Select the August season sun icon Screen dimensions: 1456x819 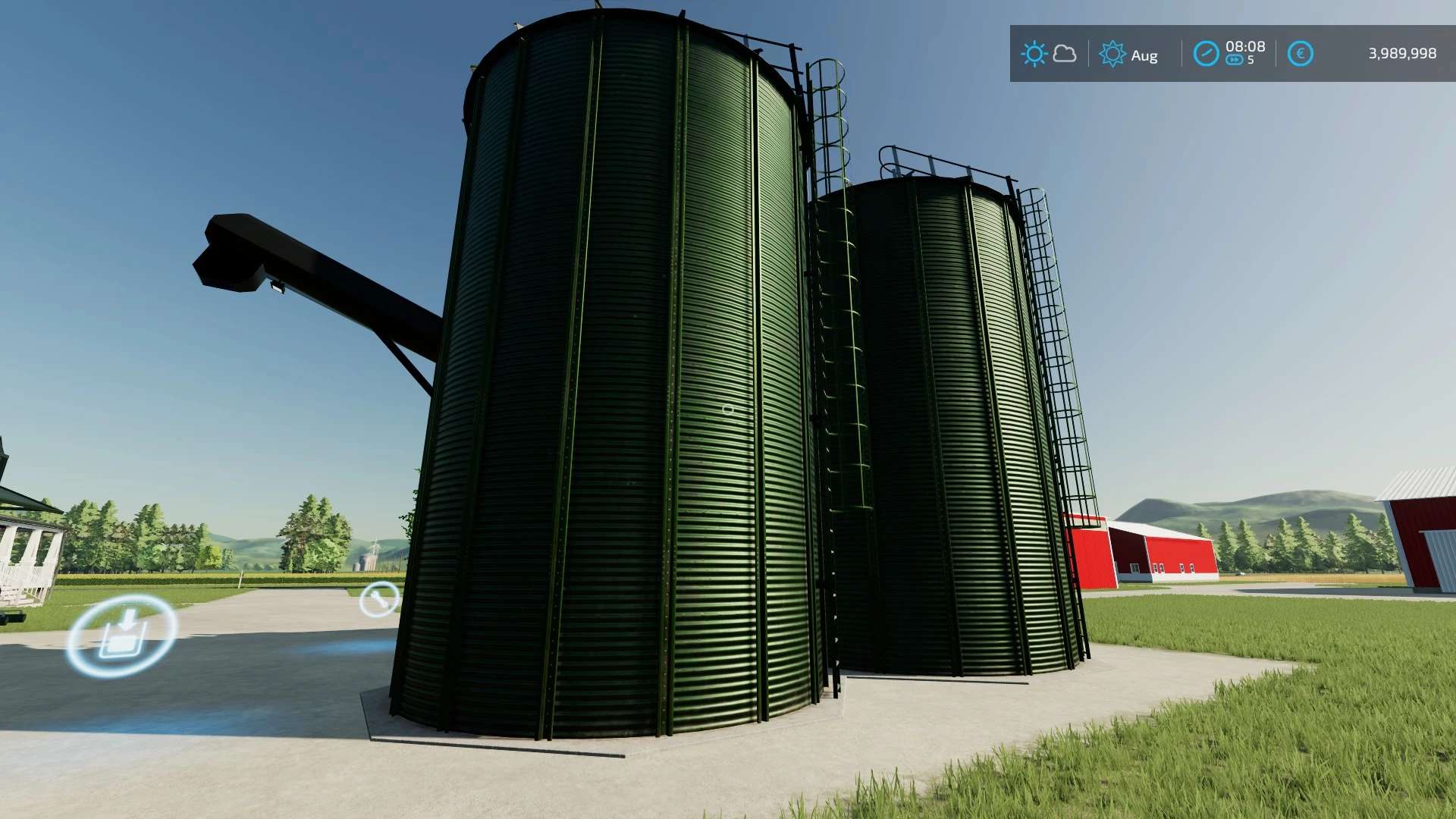pyautogui.click(x=1112, y=54)
